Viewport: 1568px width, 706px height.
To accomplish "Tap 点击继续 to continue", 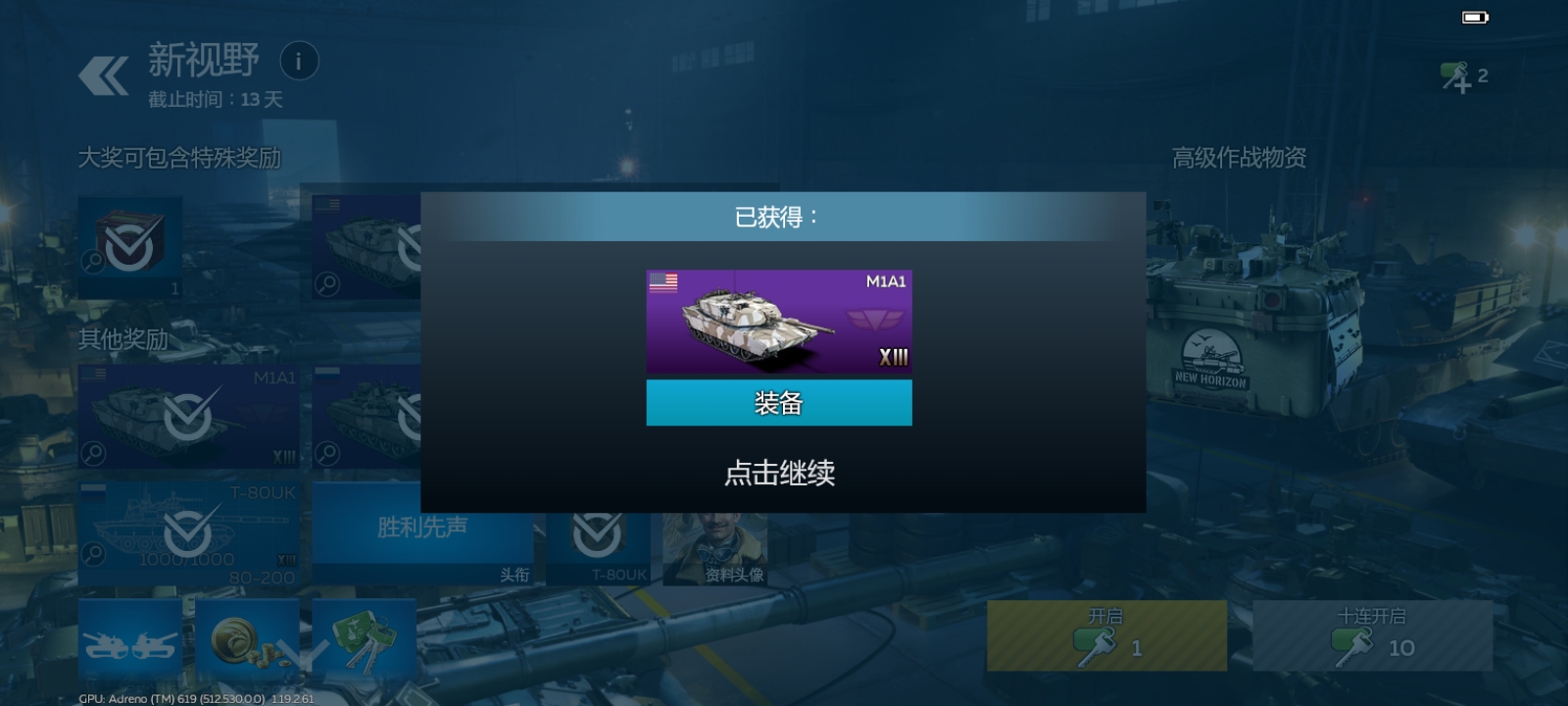I will click(x=779, y=475).
